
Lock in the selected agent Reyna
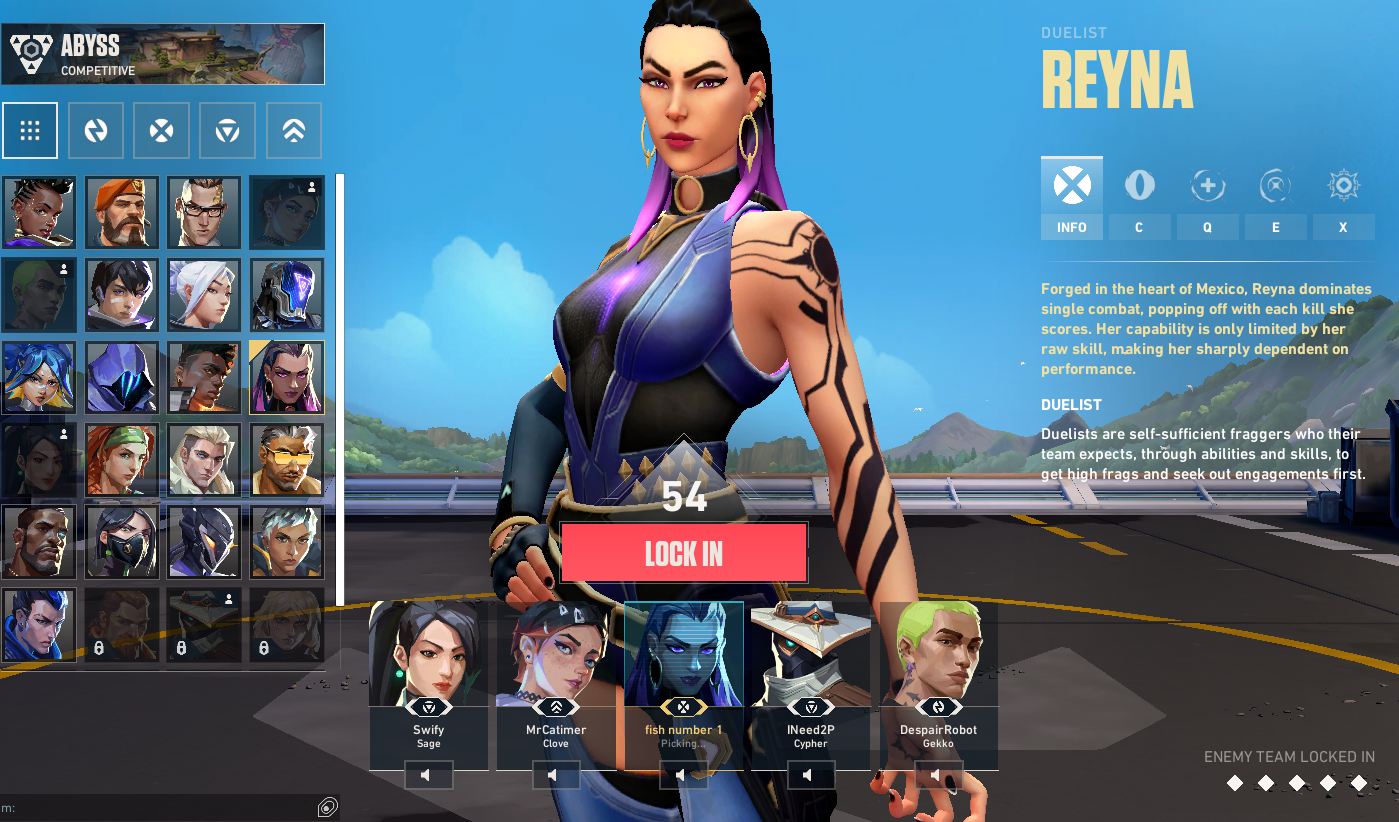click(683, 553)
